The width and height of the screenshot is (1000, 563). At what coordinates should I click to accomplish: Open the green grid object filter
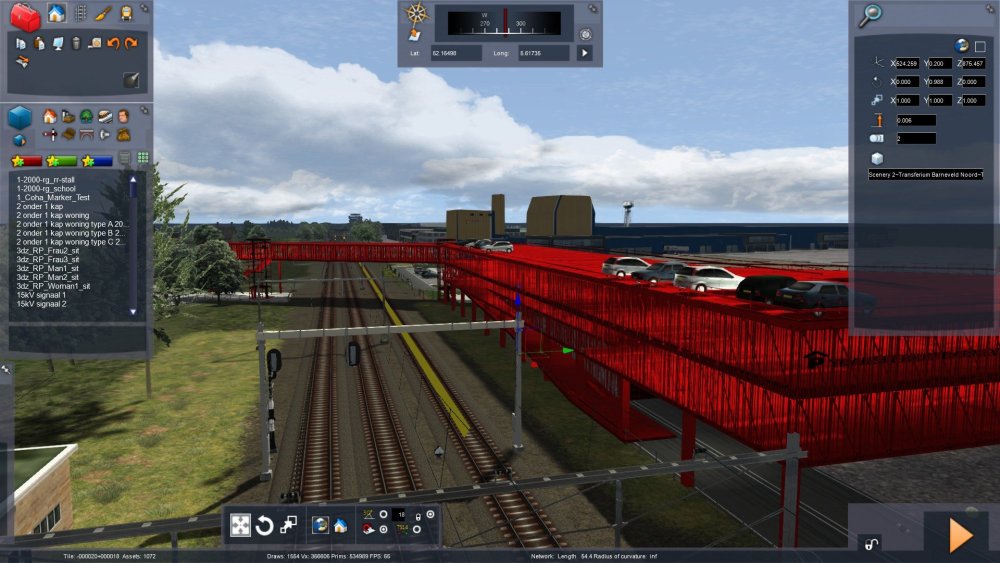(143, 158)
